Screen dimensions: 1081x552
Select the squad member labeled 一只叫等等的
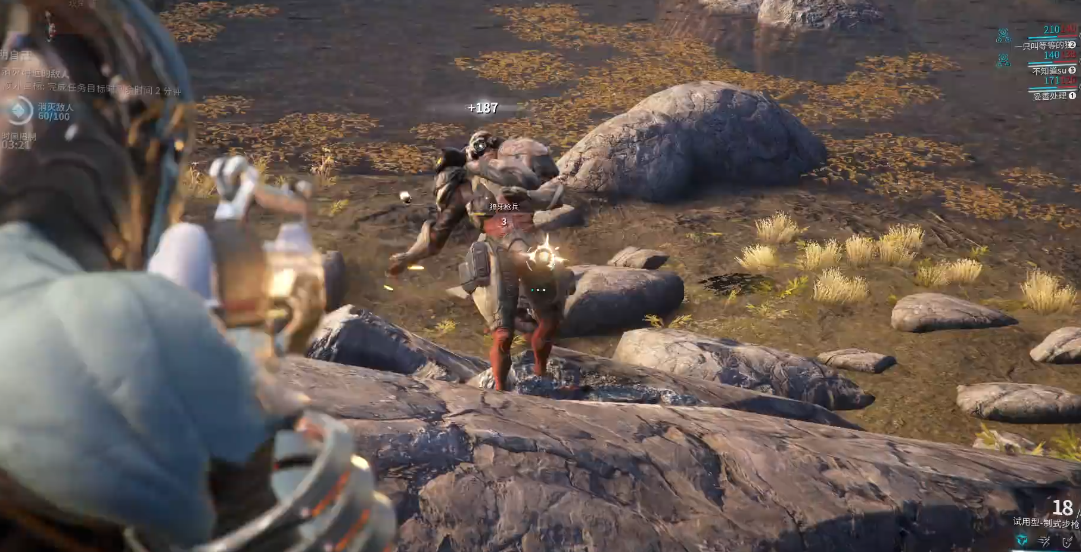coord(1043,45)
